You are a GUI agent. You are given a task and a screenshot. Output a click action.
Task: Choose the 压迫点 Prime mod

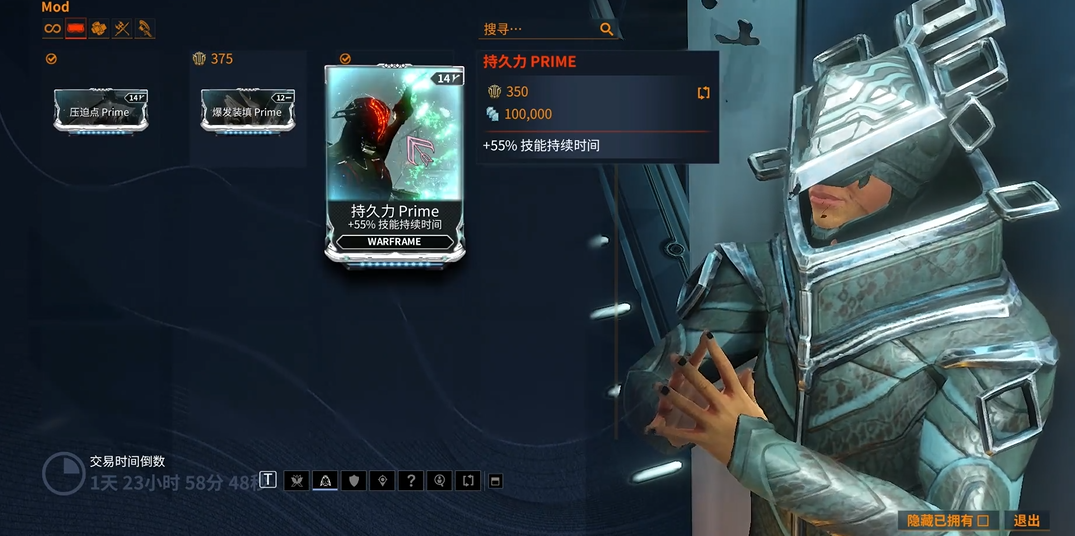coord(101,110)
